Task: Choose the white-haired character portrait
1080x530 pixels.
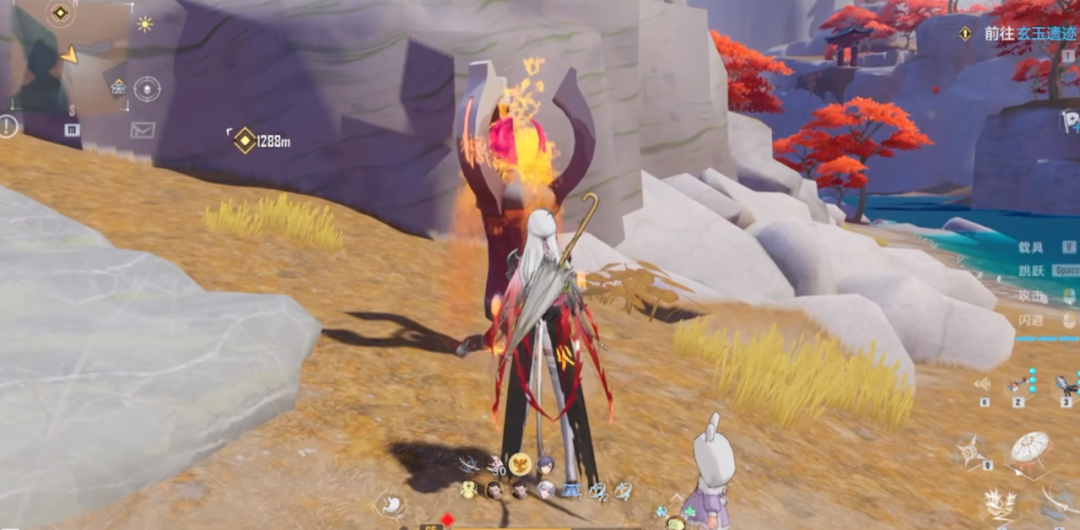Action: 545,490
